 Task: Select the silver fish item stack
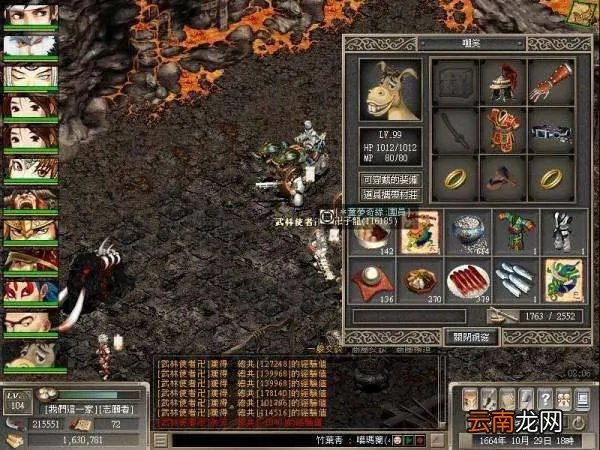pos(515,282)
